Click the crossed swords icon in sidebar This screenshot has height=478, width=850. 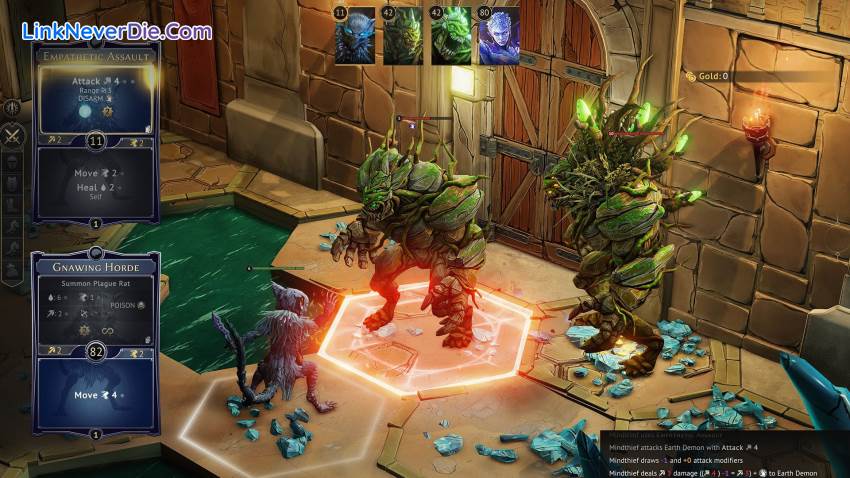point(13,135)
